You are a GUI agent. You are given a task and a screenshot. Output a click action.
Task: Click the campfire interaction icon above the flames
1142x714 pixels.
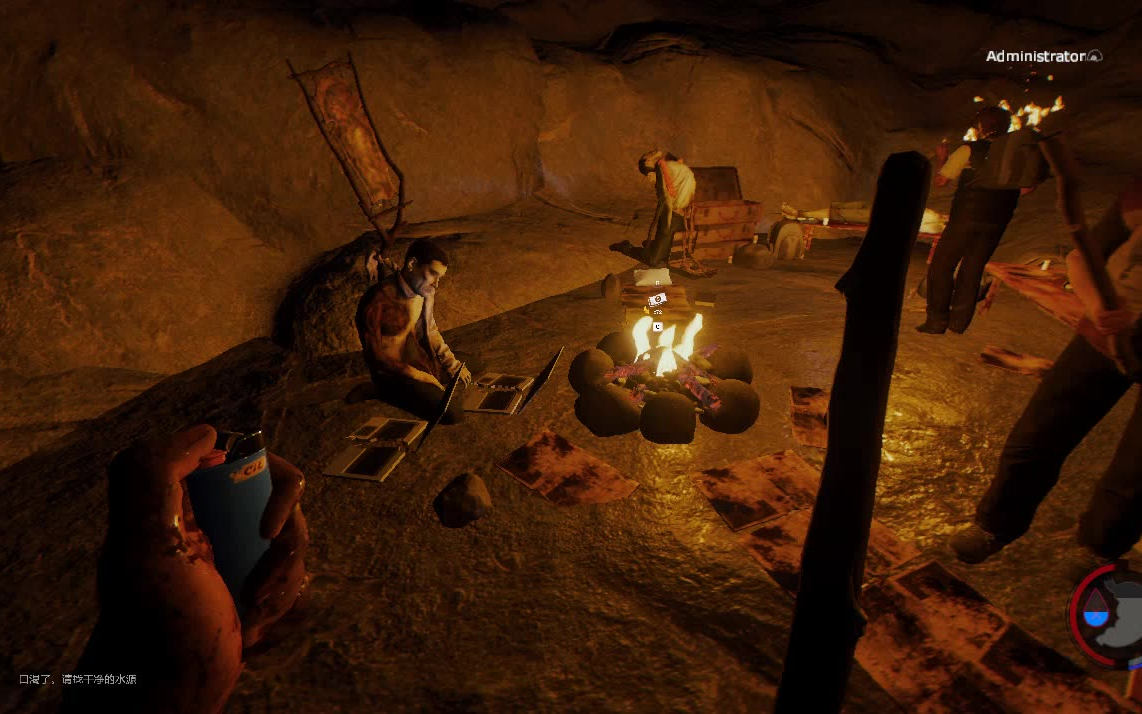(657, 300)
